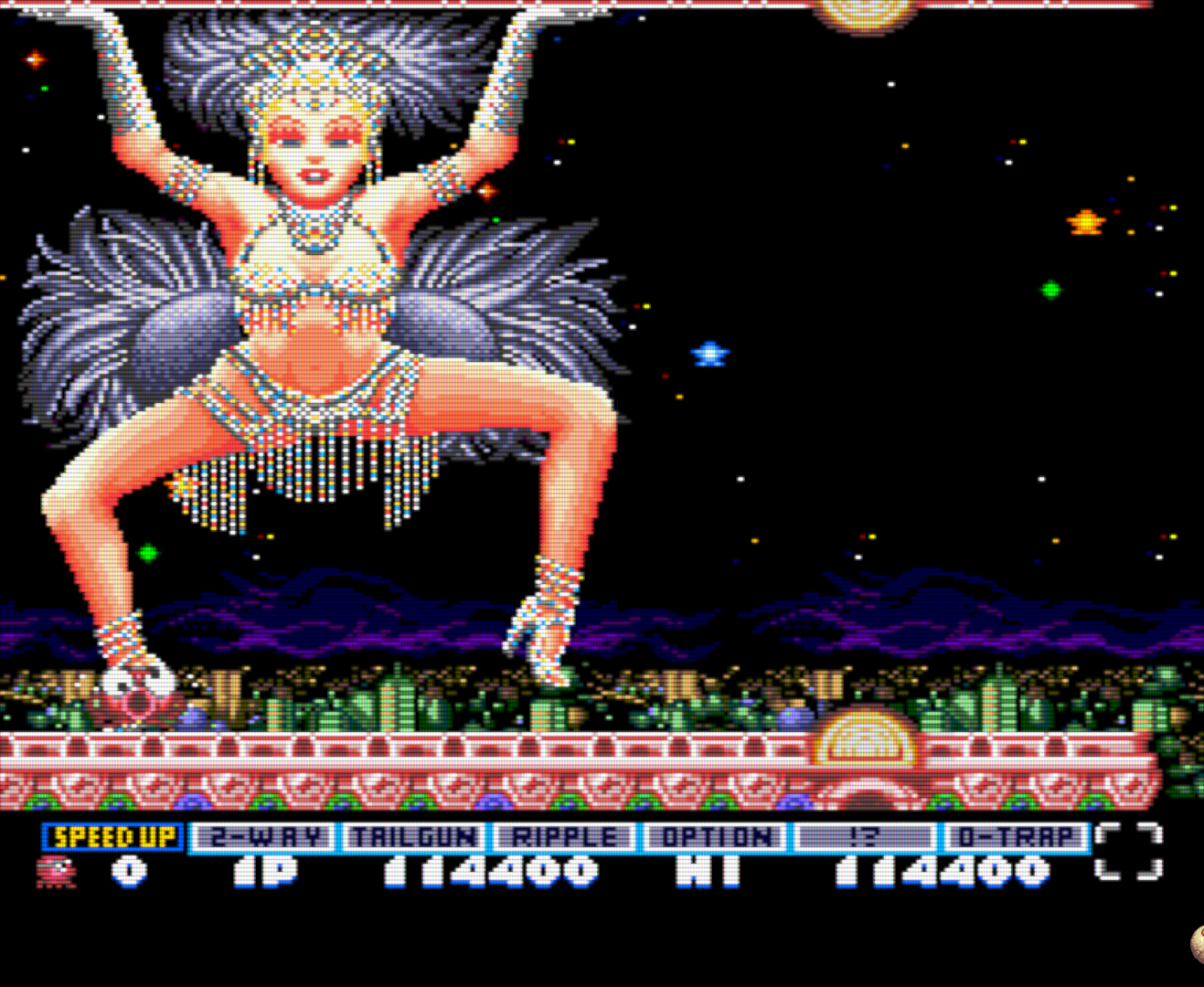Image resolution: width=1204 pixels, height=987 pixels.
Task: Choose the 2-WAY power-up slot
Action: coord(264,836)
